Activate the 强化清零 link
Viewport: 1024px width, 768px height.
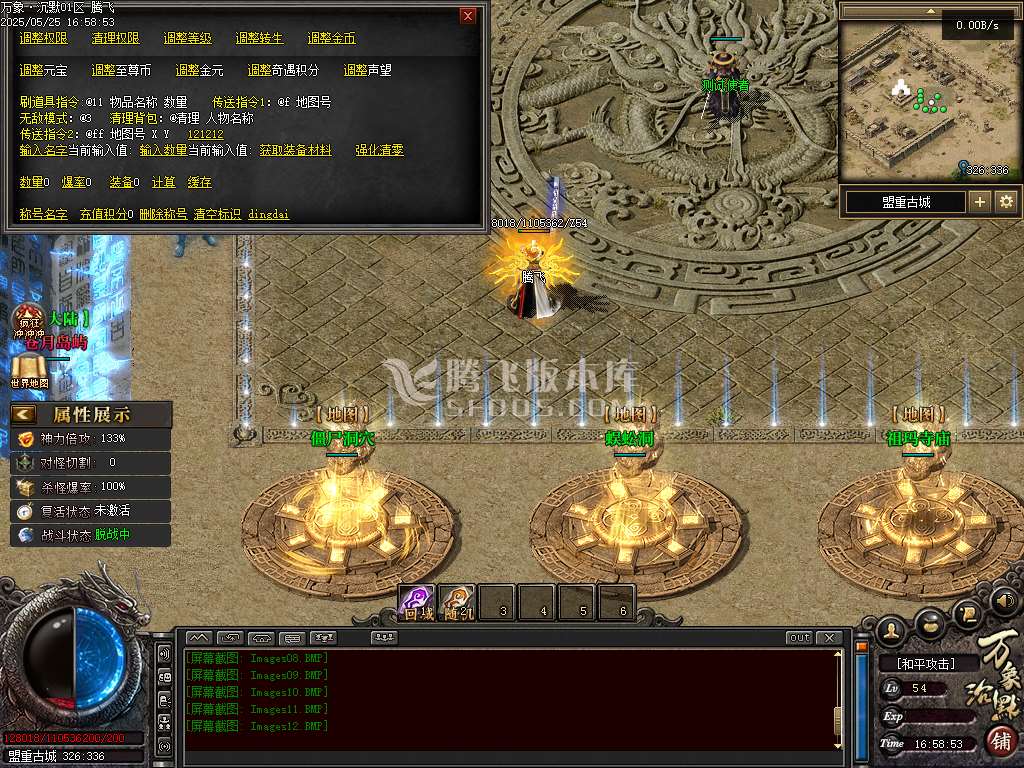click(x=379, y=150)
